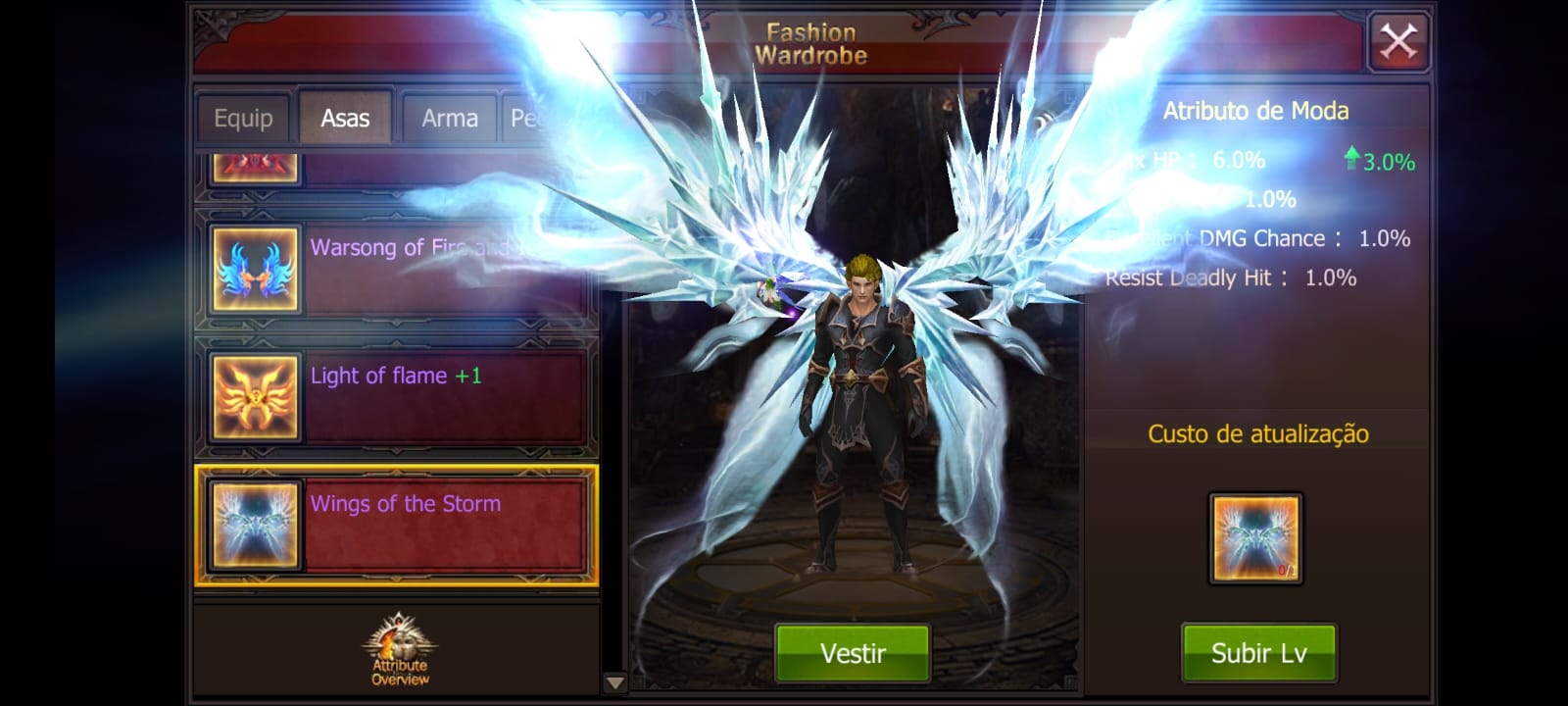Open the Arma tab
This screenshot has height=706, width=1568.
(448, 117)
